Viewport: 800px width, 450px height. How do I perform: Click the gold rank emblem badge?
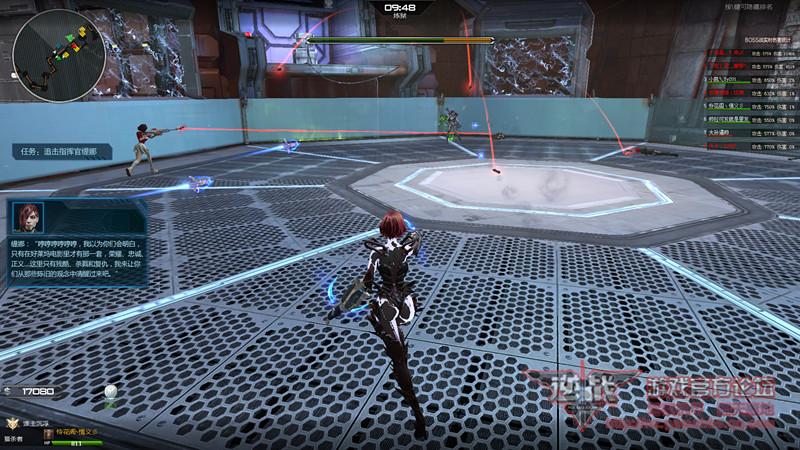pyautogui.click(x=12, y=425)
